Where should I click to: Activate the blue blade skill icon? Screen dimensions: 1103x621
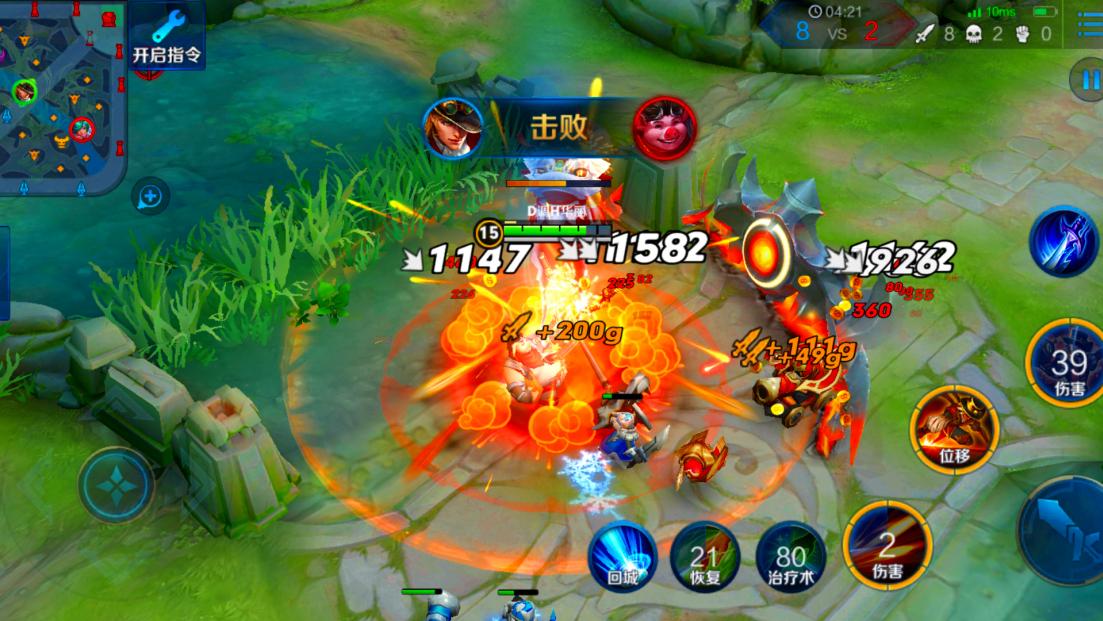(x=1063, y=242)
